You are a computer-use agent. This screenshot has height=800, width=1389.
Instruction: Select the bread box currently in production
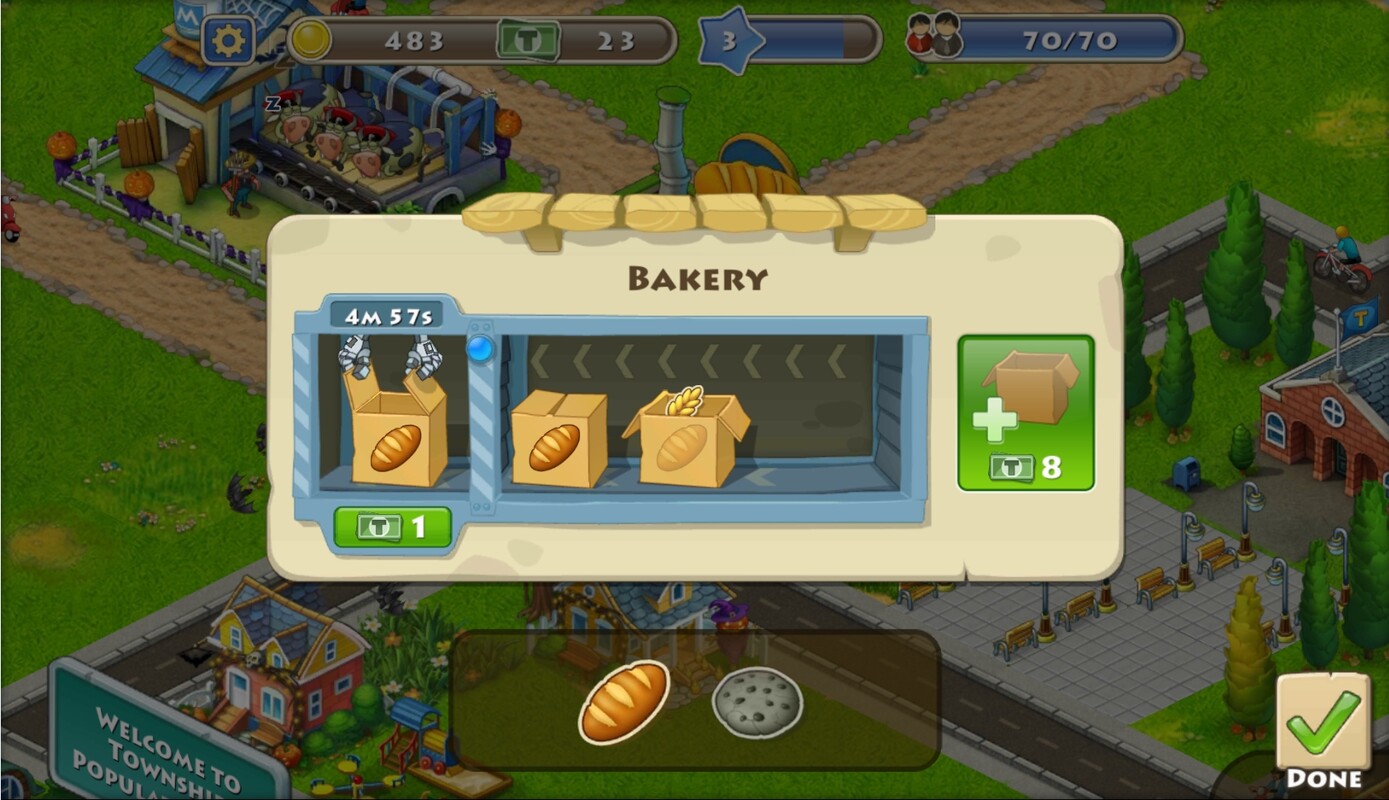(x=396, y=430)
